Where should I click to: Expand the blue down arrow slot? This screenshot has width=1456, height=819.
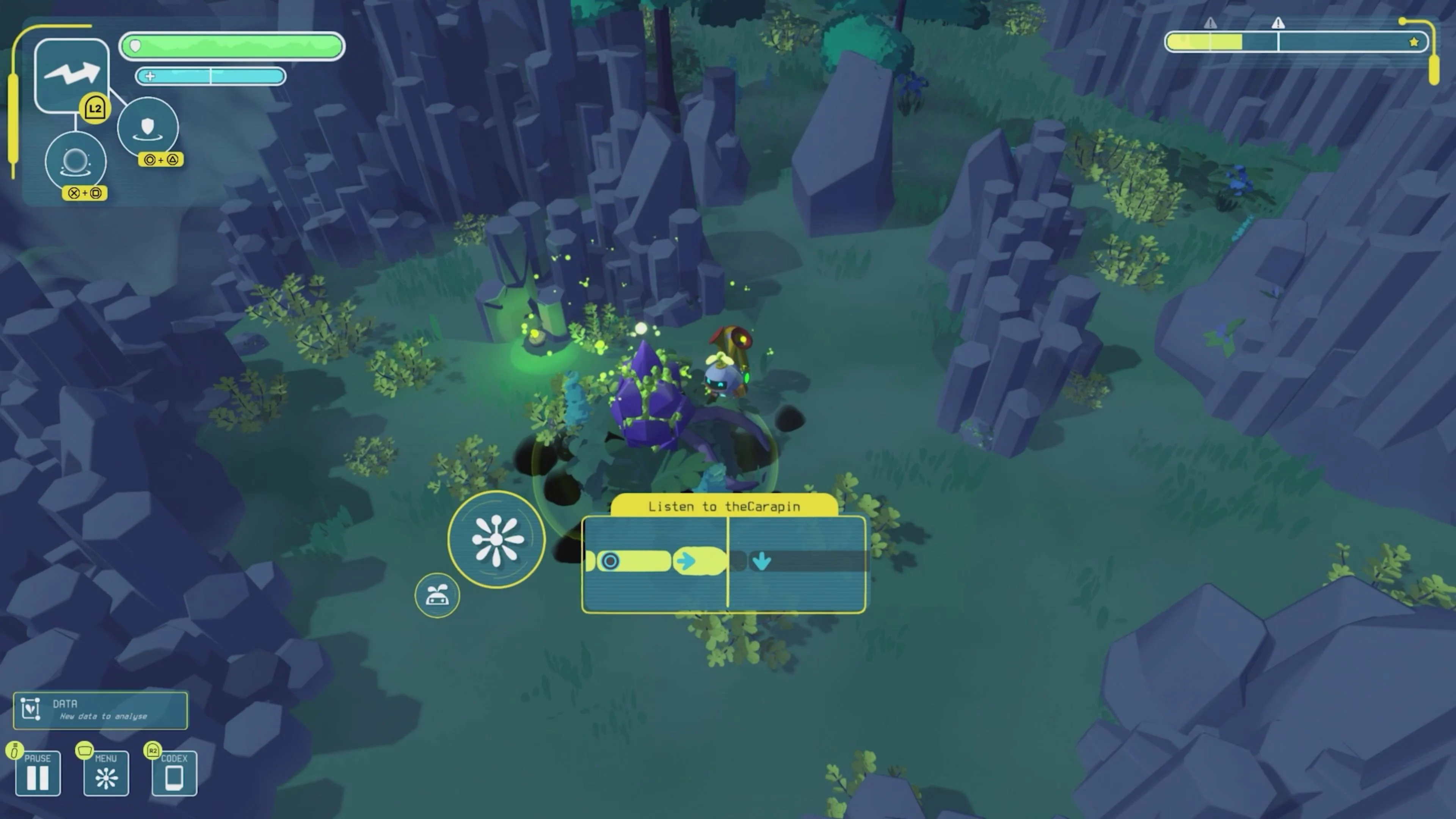[x=762, y=561]
